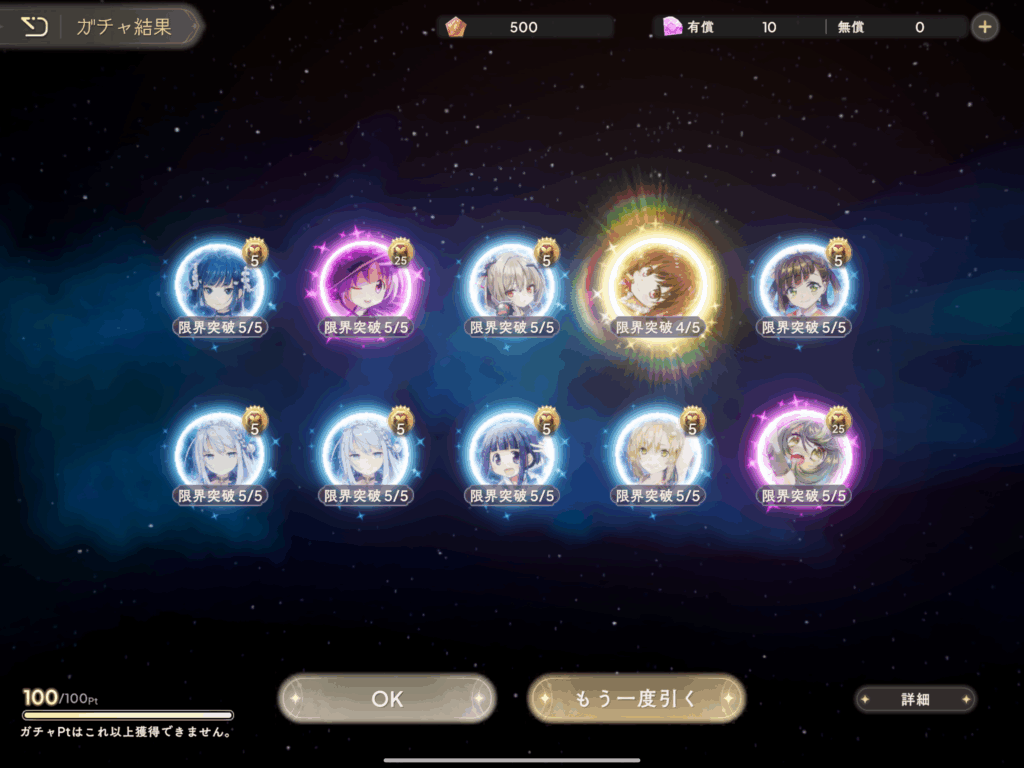Viewport: 1024px width, 768px height.
Task: Select the gold-glowing 限界突破 4/5 character
Action: pos(658,287)
